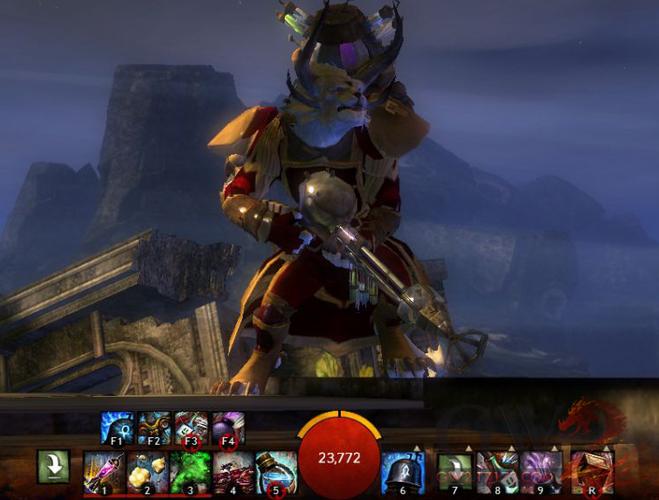The image size is (659, 500).
Task: Use weapon skill 1 with pink vial
Action: pos(103,472)
